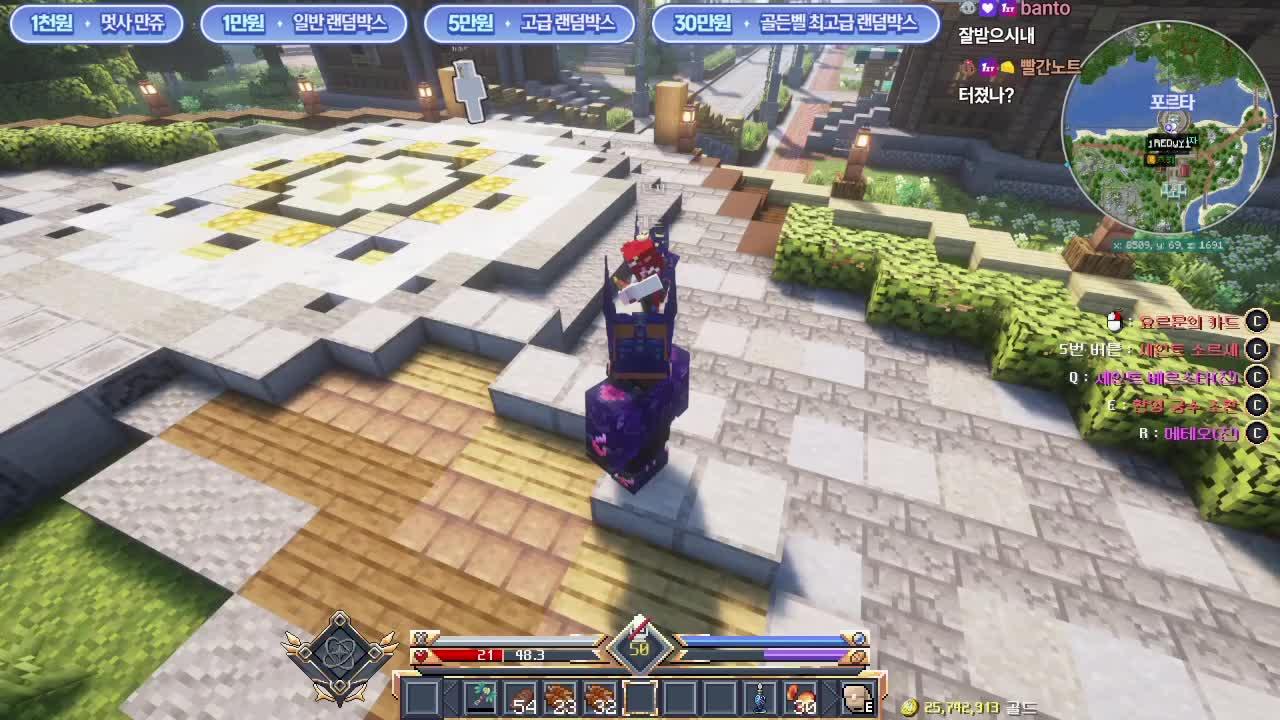The width and height of the screenshot is (1280, 720).
Task: Click the mouse icon next to 요르문의 카드
Action: click(x=1113, y=319)
